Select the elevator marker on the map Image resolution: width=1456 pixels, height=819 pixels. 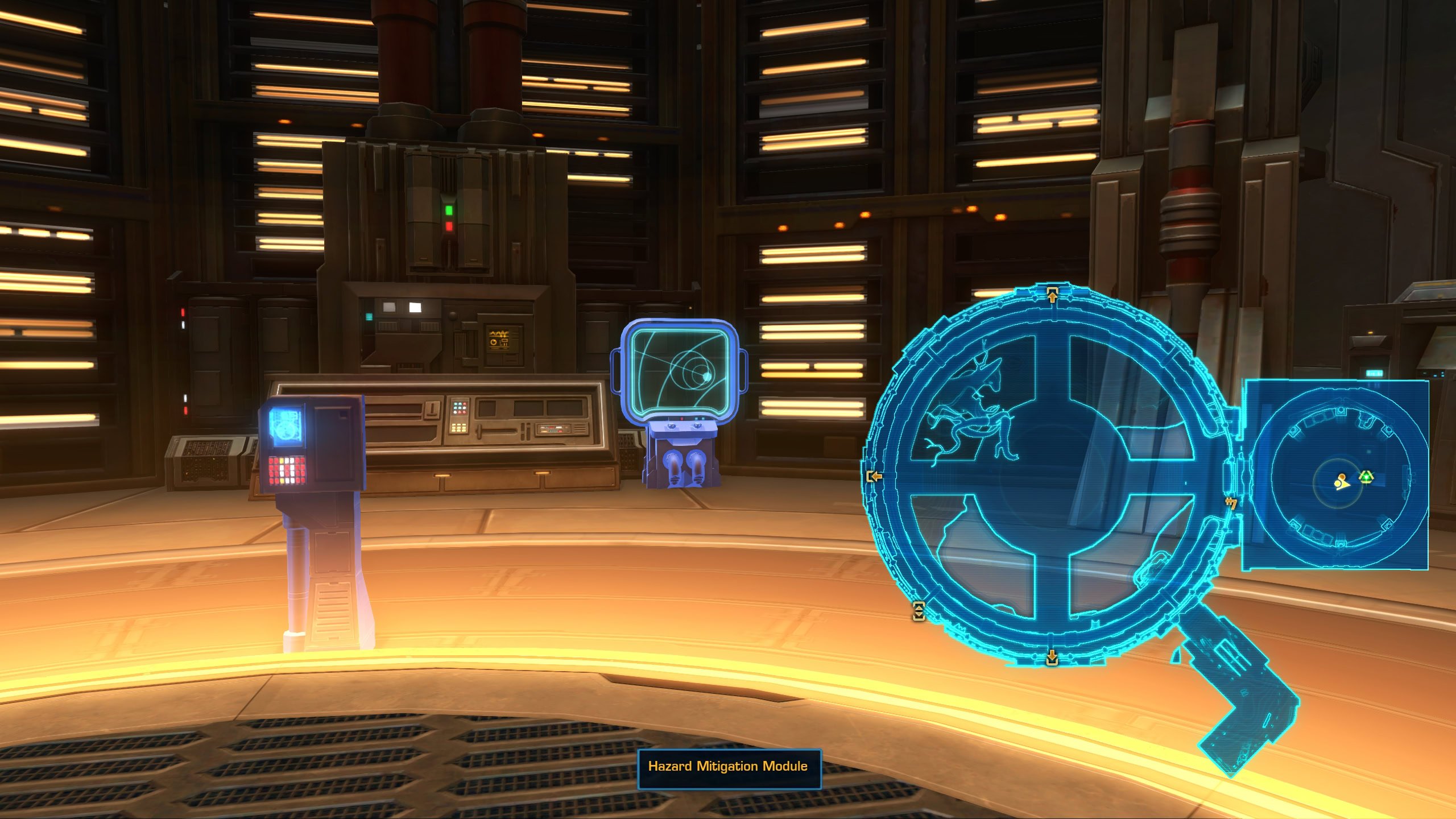(x=918, y=611)
